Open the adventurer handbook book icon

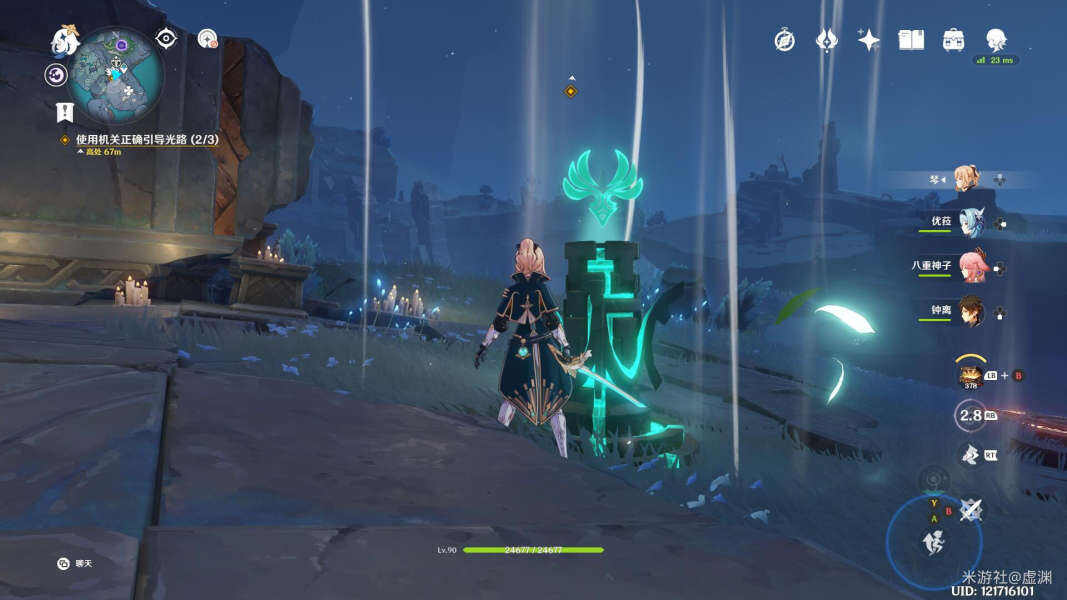911,40
